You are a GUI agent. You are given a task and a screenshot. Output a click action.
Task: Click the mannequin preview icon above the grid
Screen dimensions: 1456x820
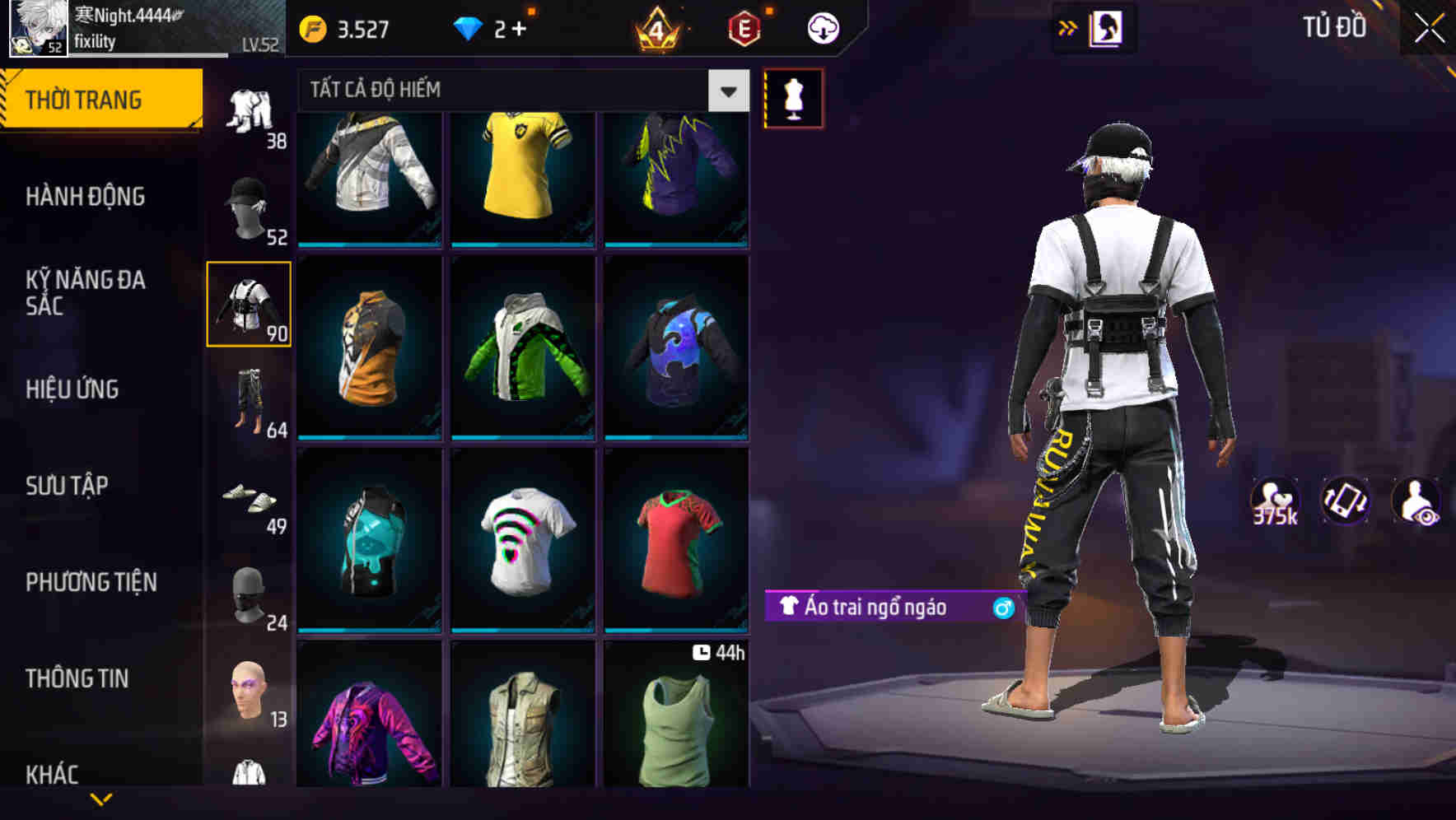[x=793, y=97]
